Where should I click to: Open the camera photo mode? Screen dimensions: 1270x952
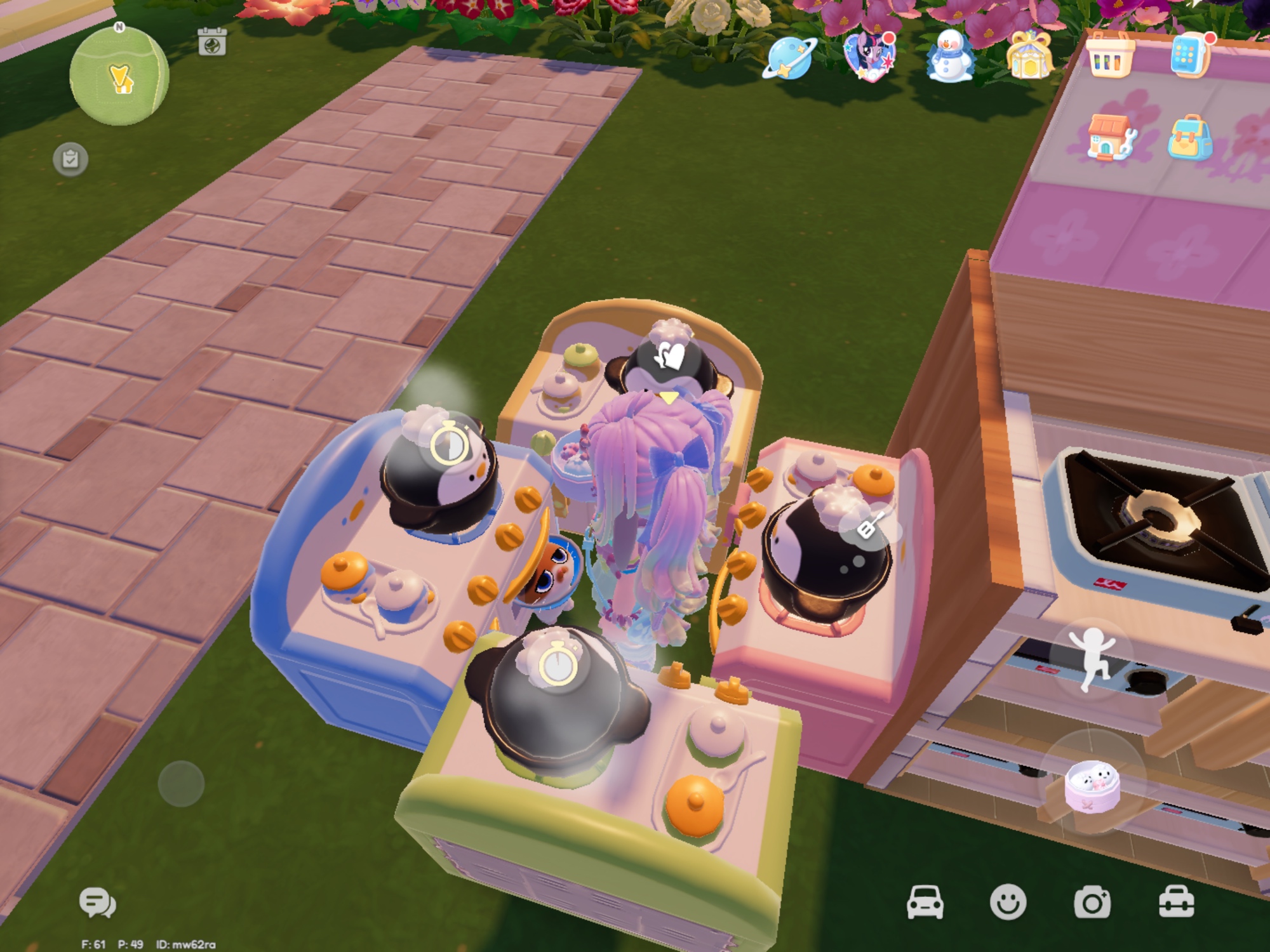point(1092,902)
